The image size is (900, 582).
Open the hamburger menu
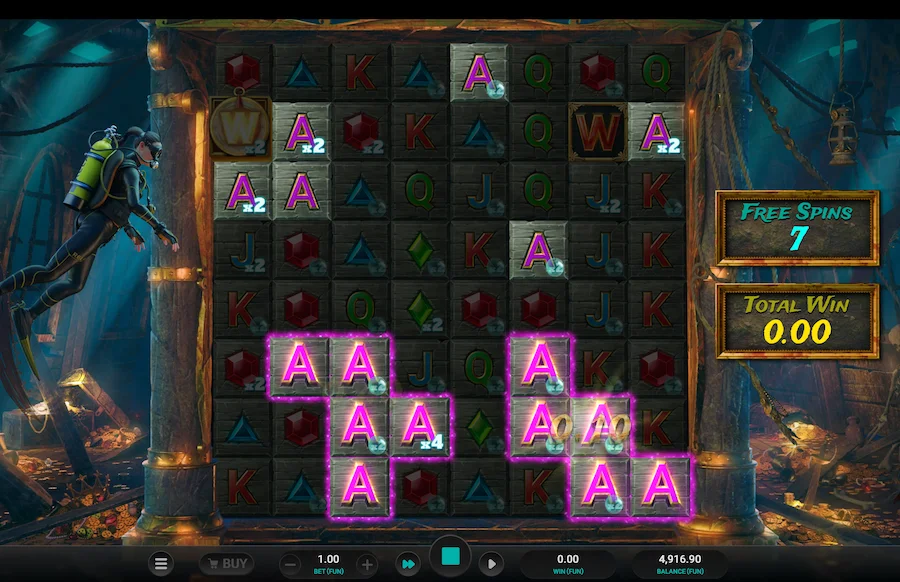(161, 564)
